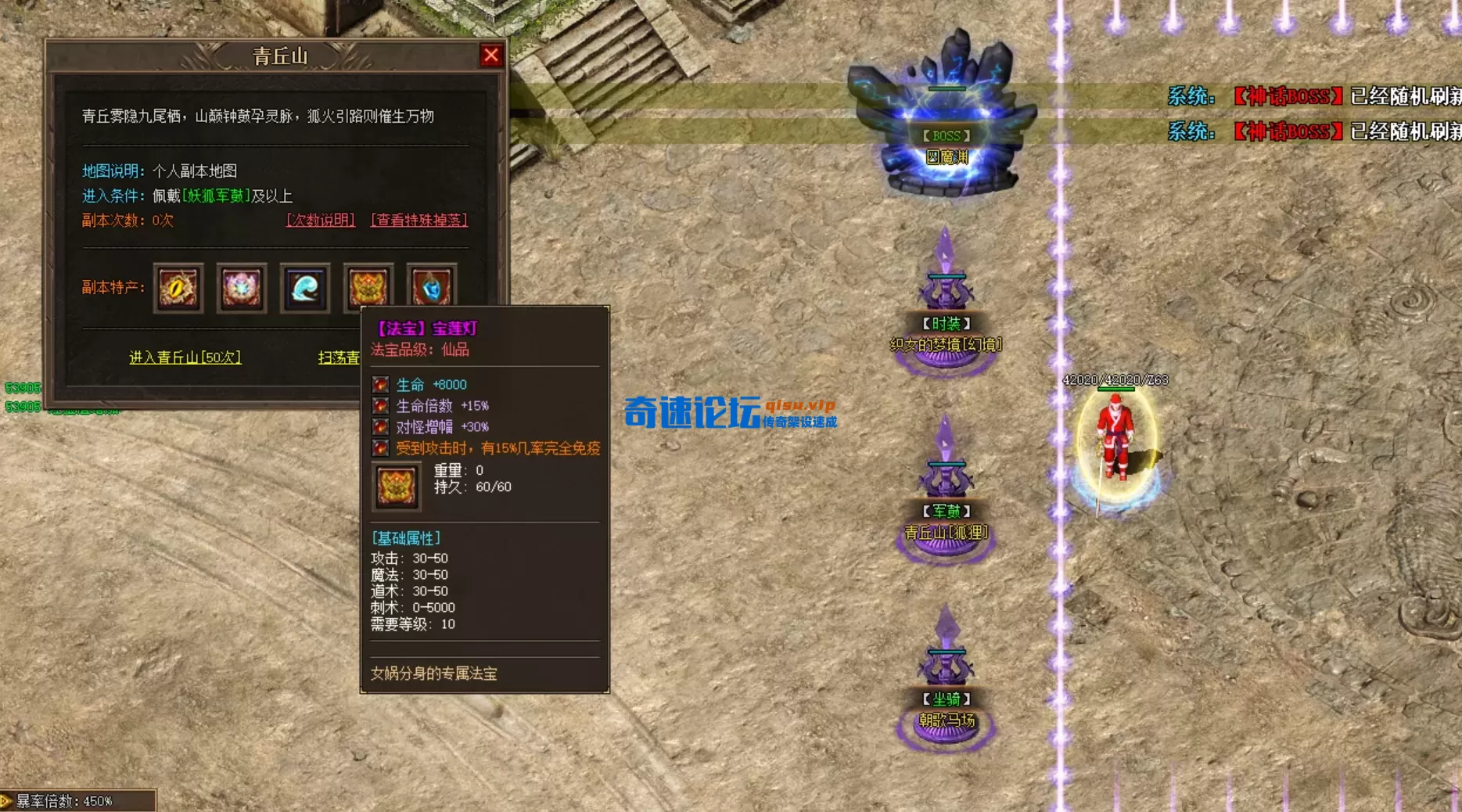Open 进入青丘山[50次] to enter the dungeon
This screenshot has height=812, width=1462.
186,357
